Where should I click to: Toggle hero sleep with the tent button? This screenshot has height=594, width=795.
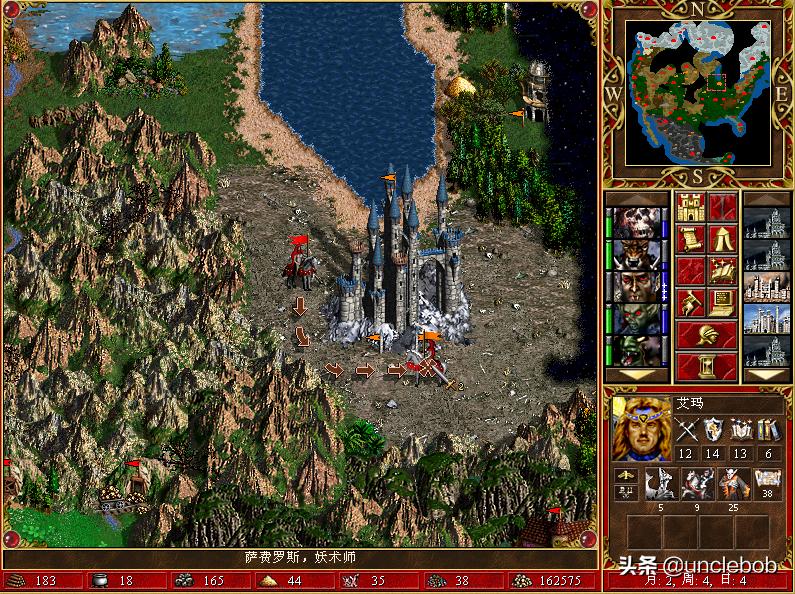point(723,239)
